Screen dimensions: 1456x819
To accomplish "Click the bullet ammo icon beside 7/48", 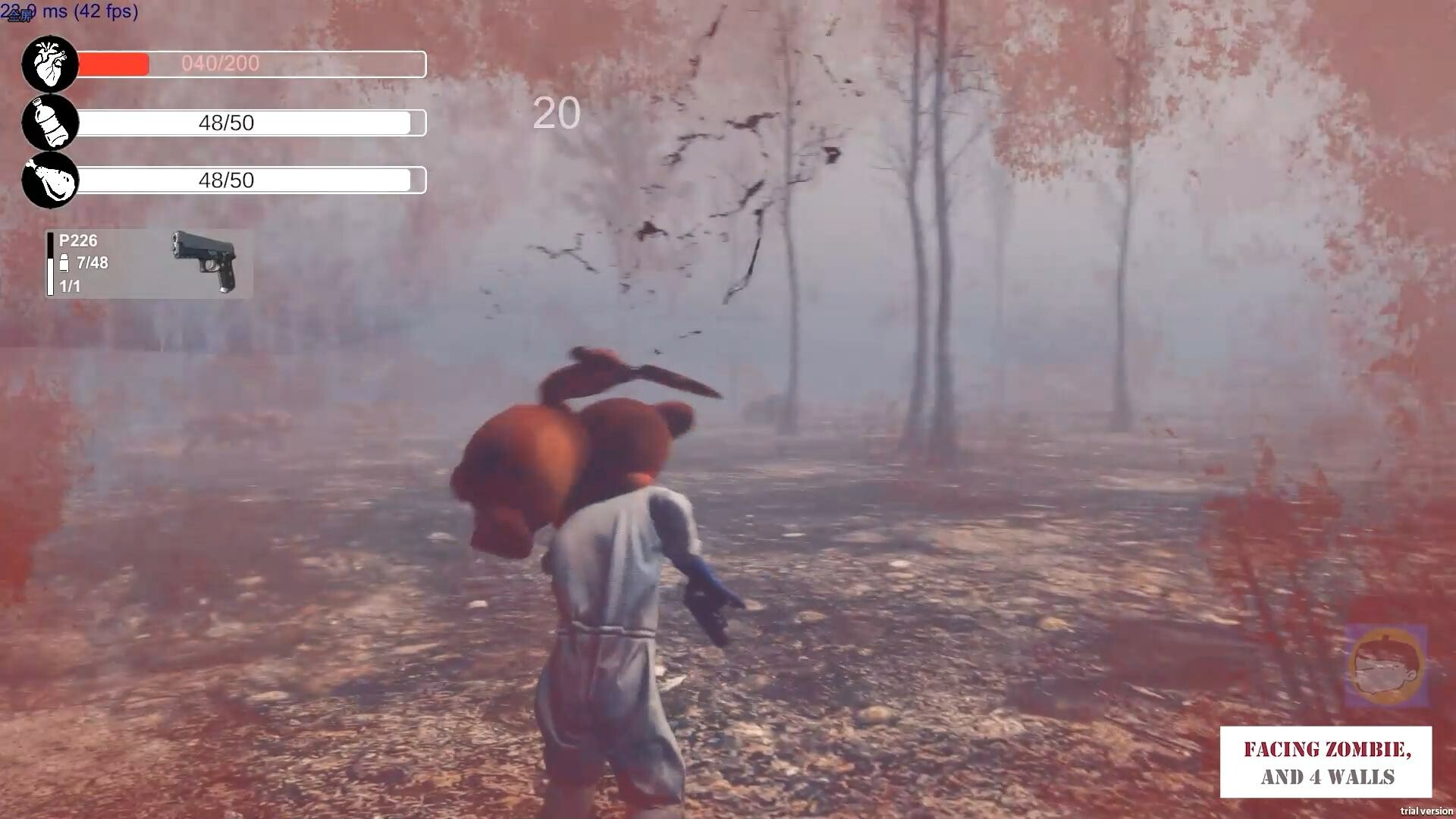I will 64,263.
